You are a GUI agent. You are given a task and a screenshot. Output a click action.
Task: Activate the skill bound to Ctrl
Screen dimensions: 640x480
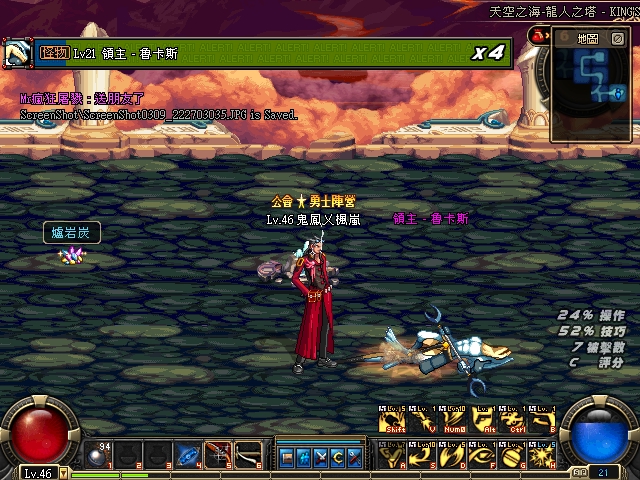[x=513, y=422]
